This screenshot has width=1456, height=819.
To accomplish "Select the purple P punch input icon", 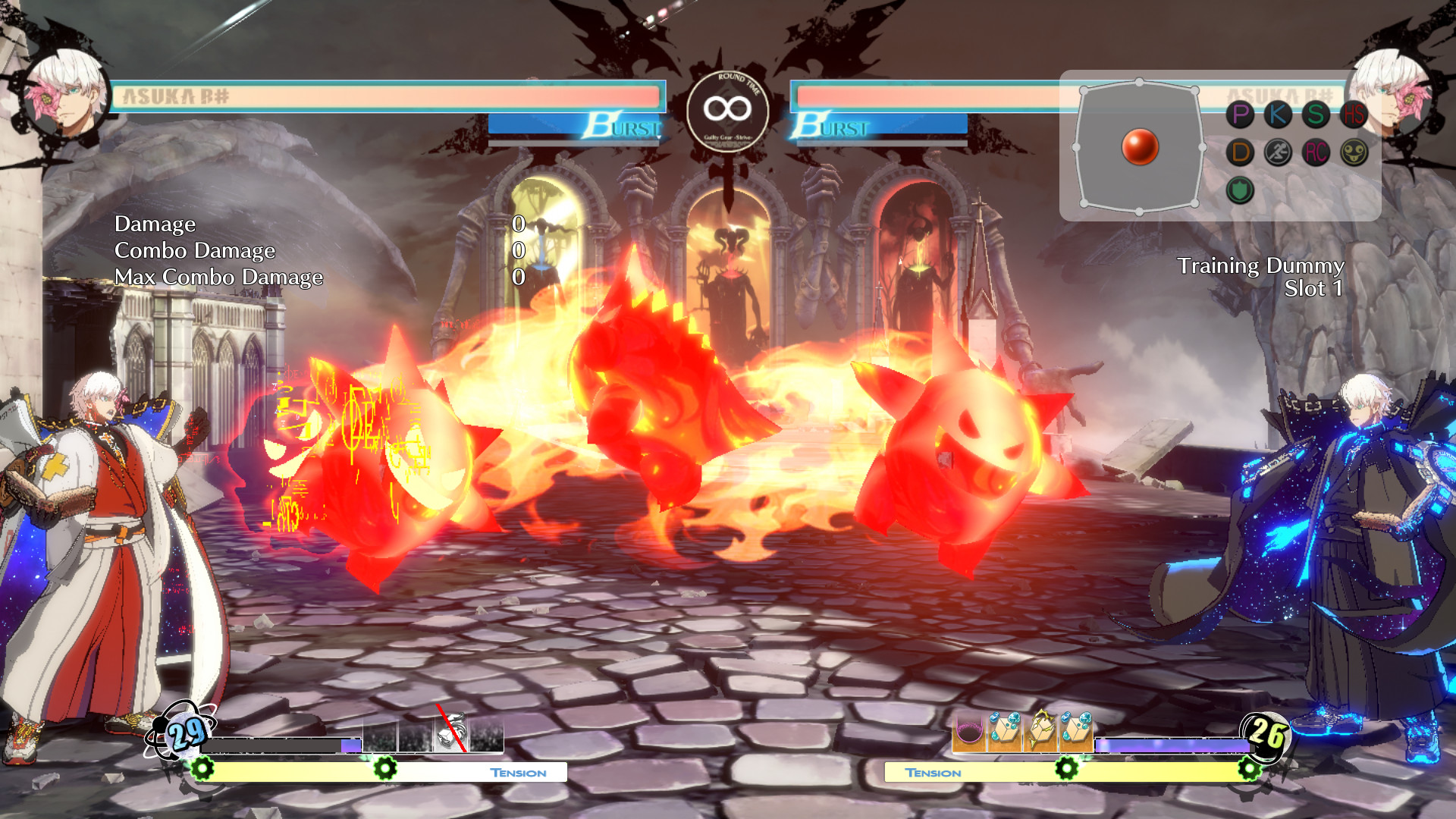I will pos(1240,113).
